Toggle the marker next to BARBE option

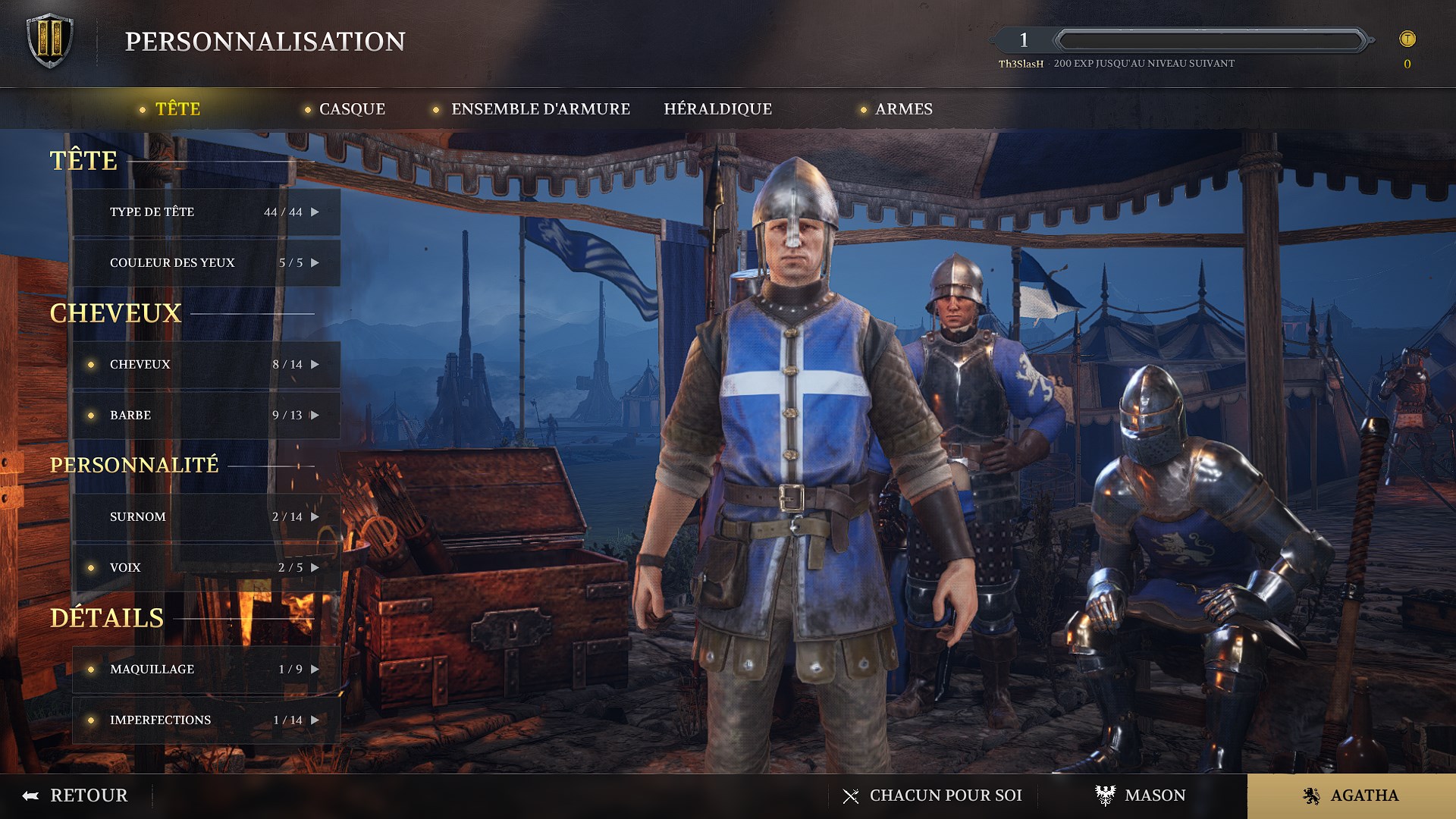[91, 416]
